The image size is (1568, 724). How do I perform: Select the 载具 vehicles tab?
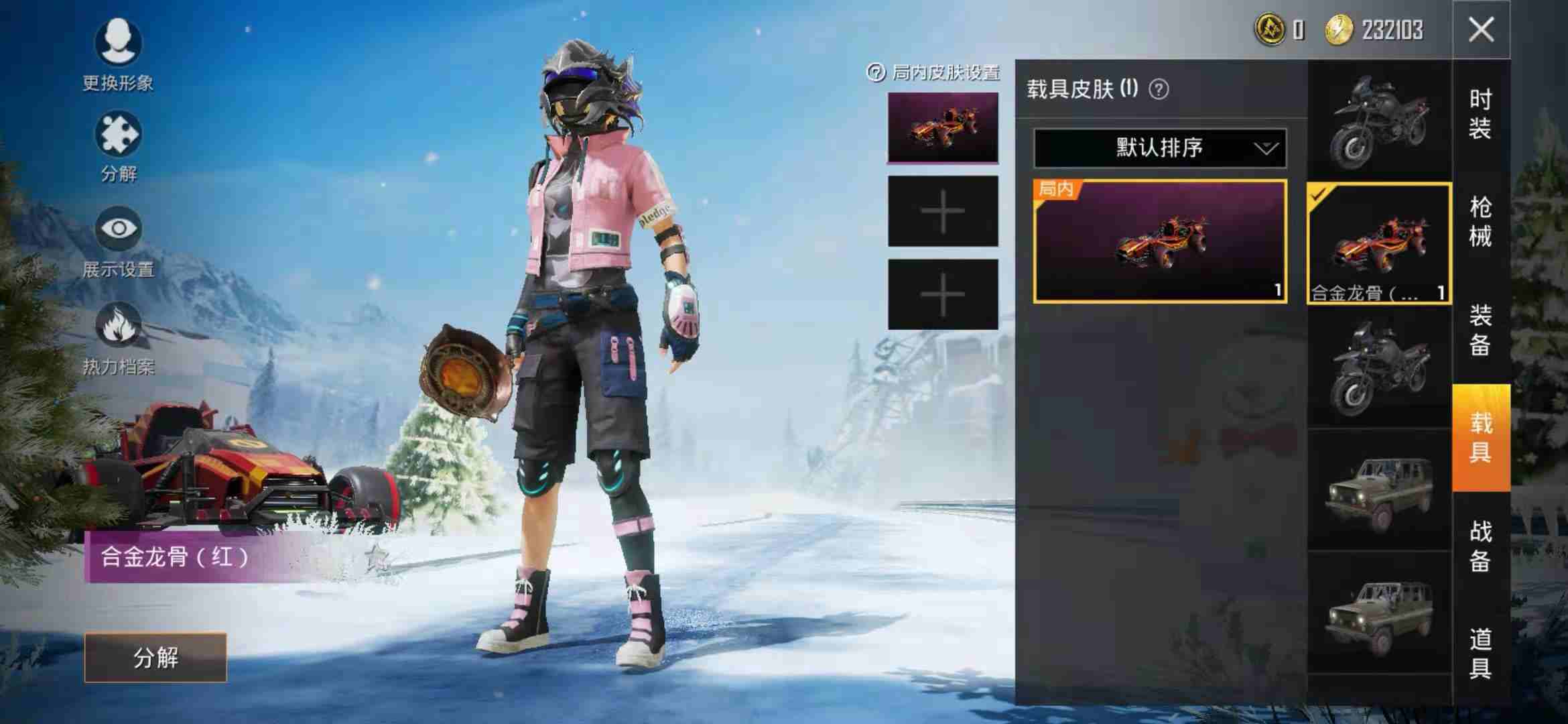tap(1481, 438)
